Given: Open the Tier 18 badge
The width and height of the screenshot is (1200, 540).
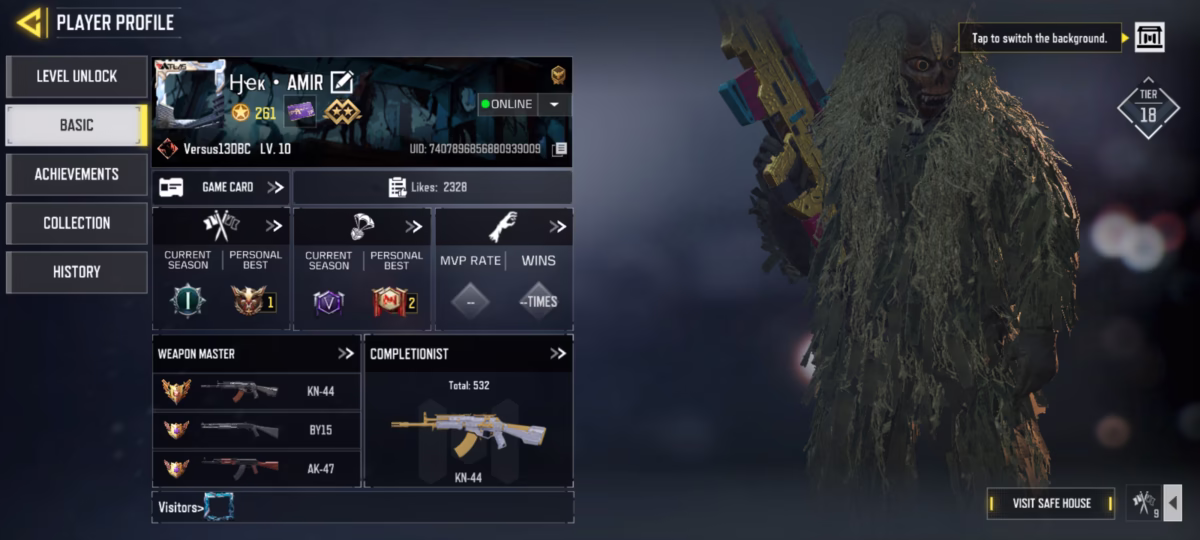Looking at the screenshot, I should (x=1148, y=108).
